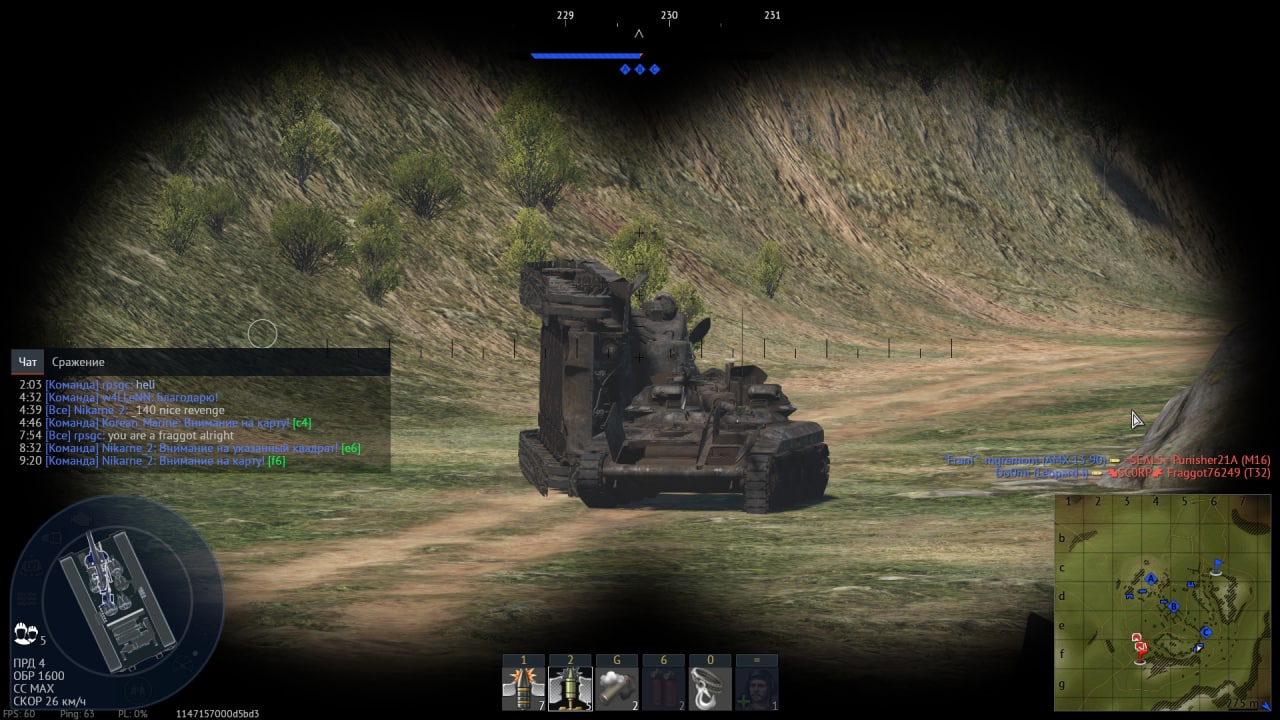Image resolution: width=1280 pixels, height=720 pixels.
Task: Click the [c4] grid link in chat
Action: pyautogui.click(x=301, y=423)
